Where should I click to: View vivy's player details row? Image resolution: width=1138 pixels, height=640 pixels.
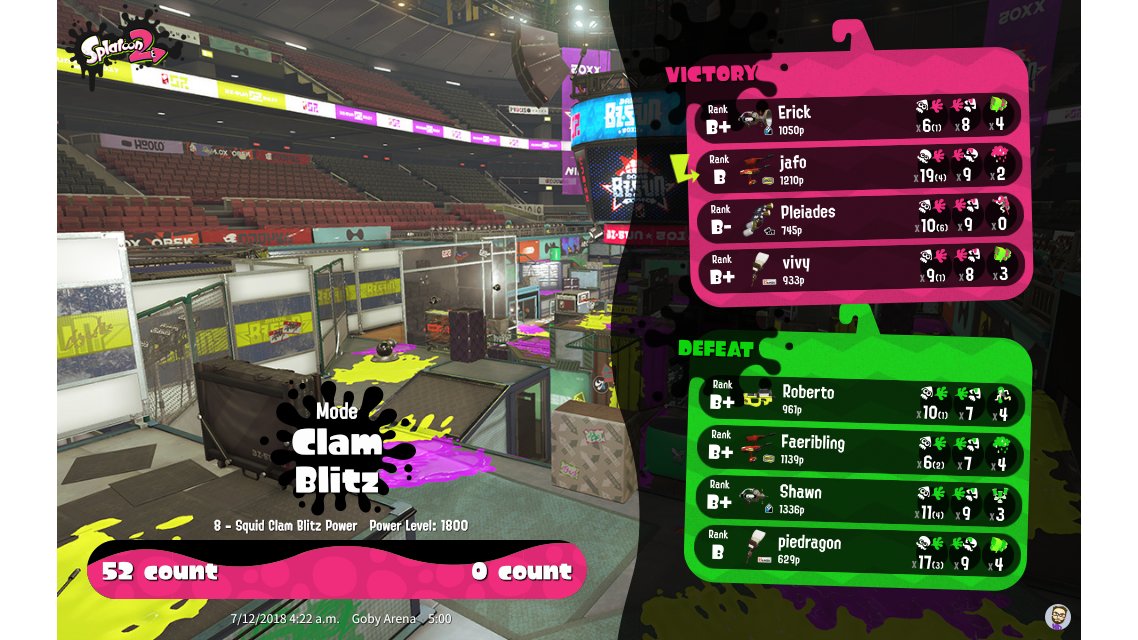click(860, 269)
